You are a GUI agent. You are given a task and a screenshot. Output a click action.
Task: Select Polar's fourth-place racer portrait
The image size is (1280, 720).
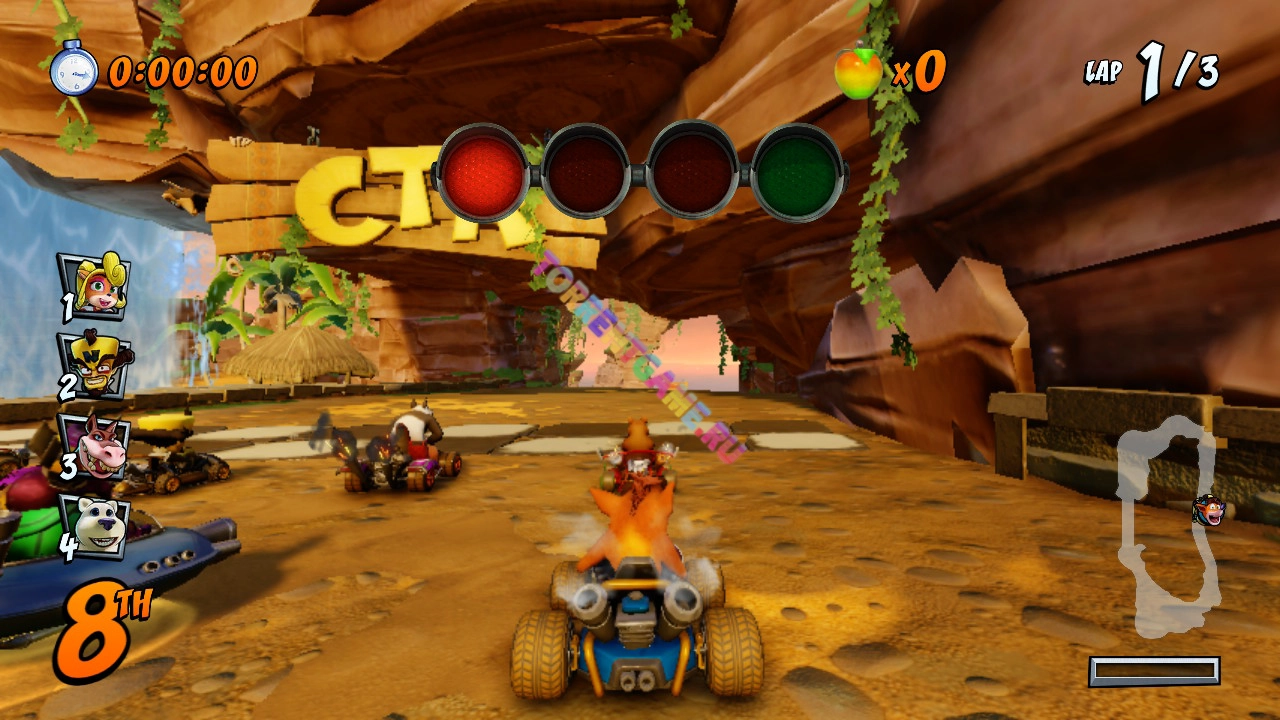(x=95, y=525)
